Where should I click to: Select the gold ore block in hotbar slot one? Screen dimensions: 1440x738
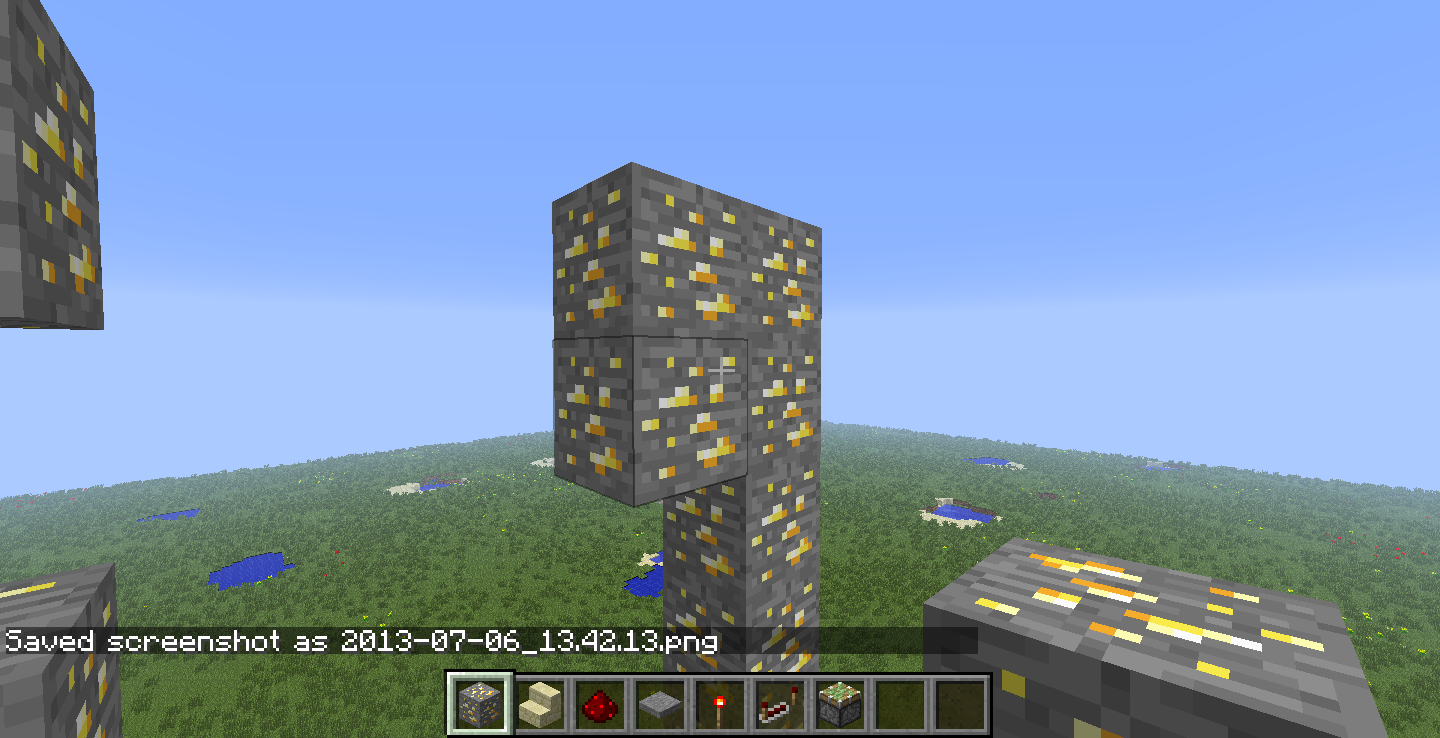point(478,703)
